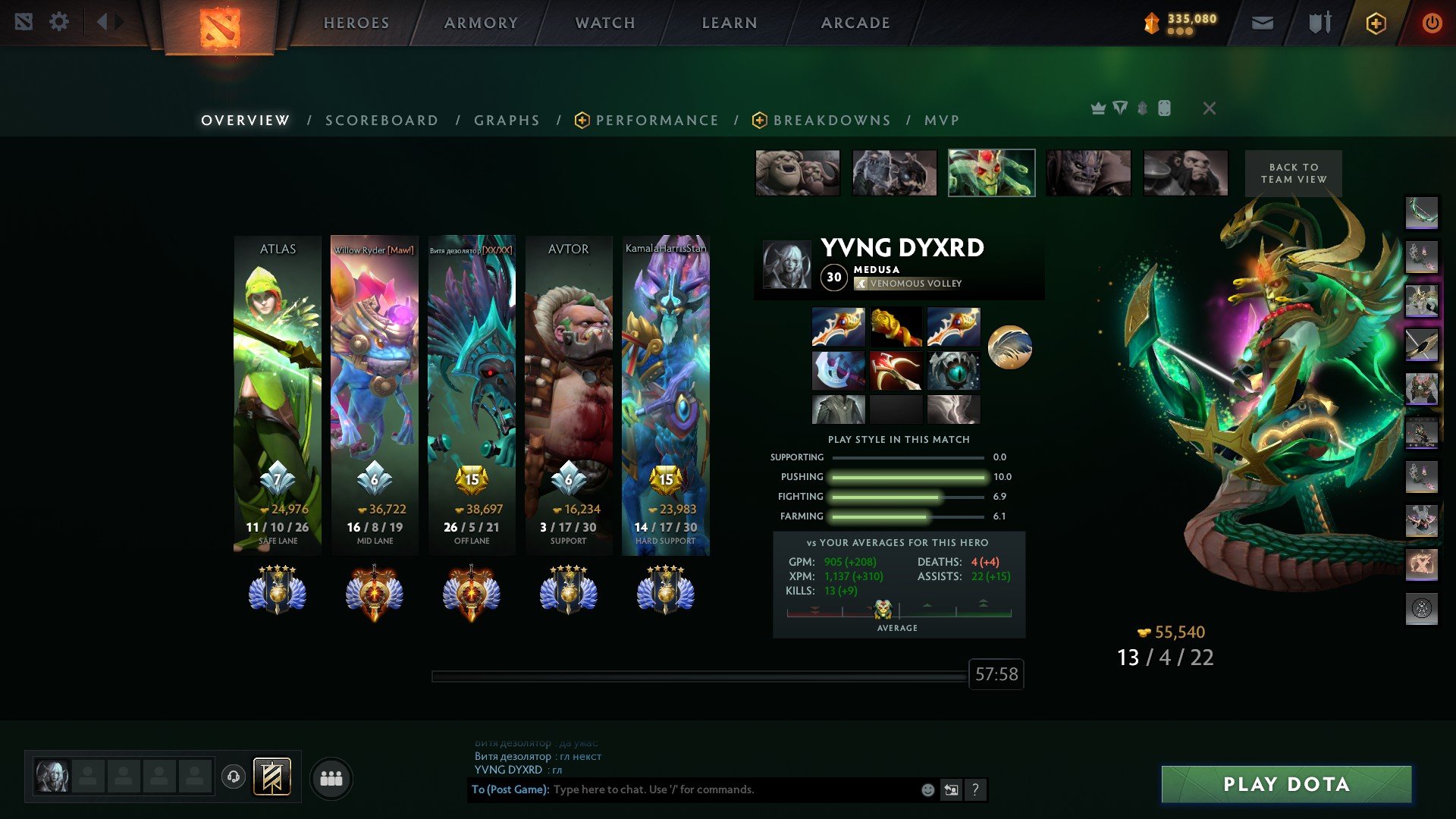Click the post-game chat input field
Viewport: 1456px width, 819px height.
pyautogui.click(x=728, y=789)
